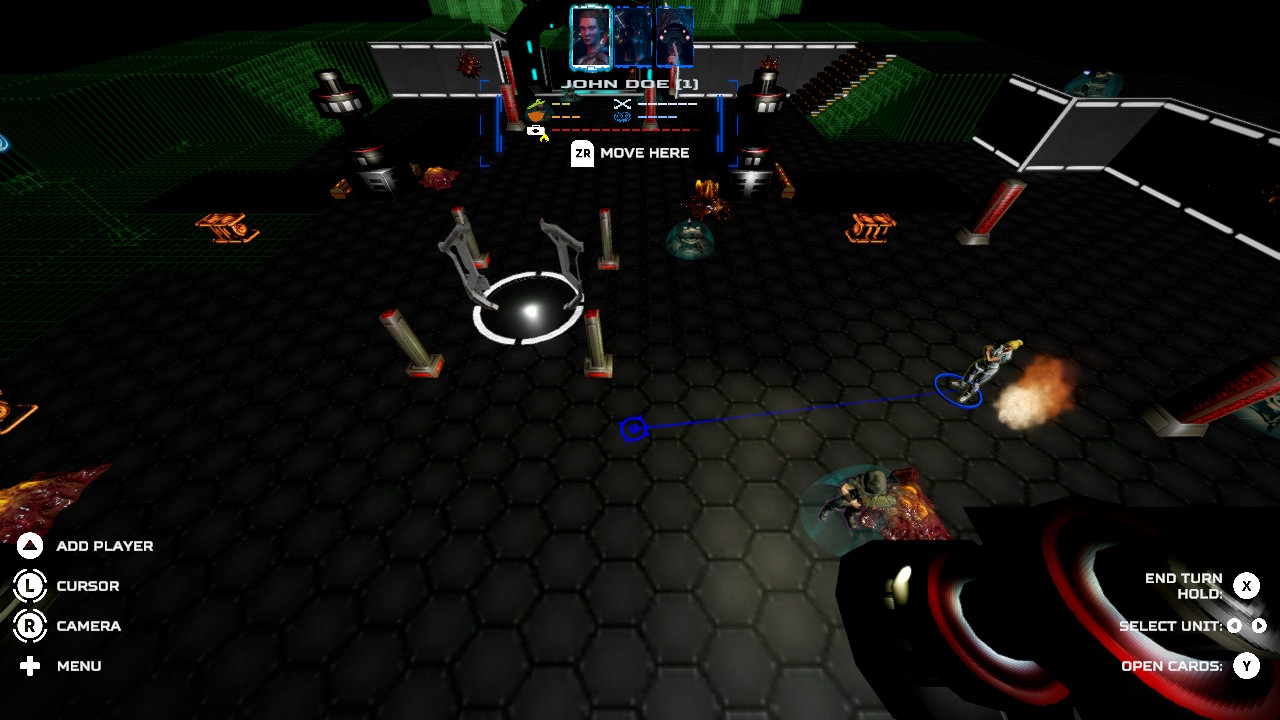This screenshot has width=1280, height=720.
Task: Click the green helmet stat icon
Action: point(534,103)
